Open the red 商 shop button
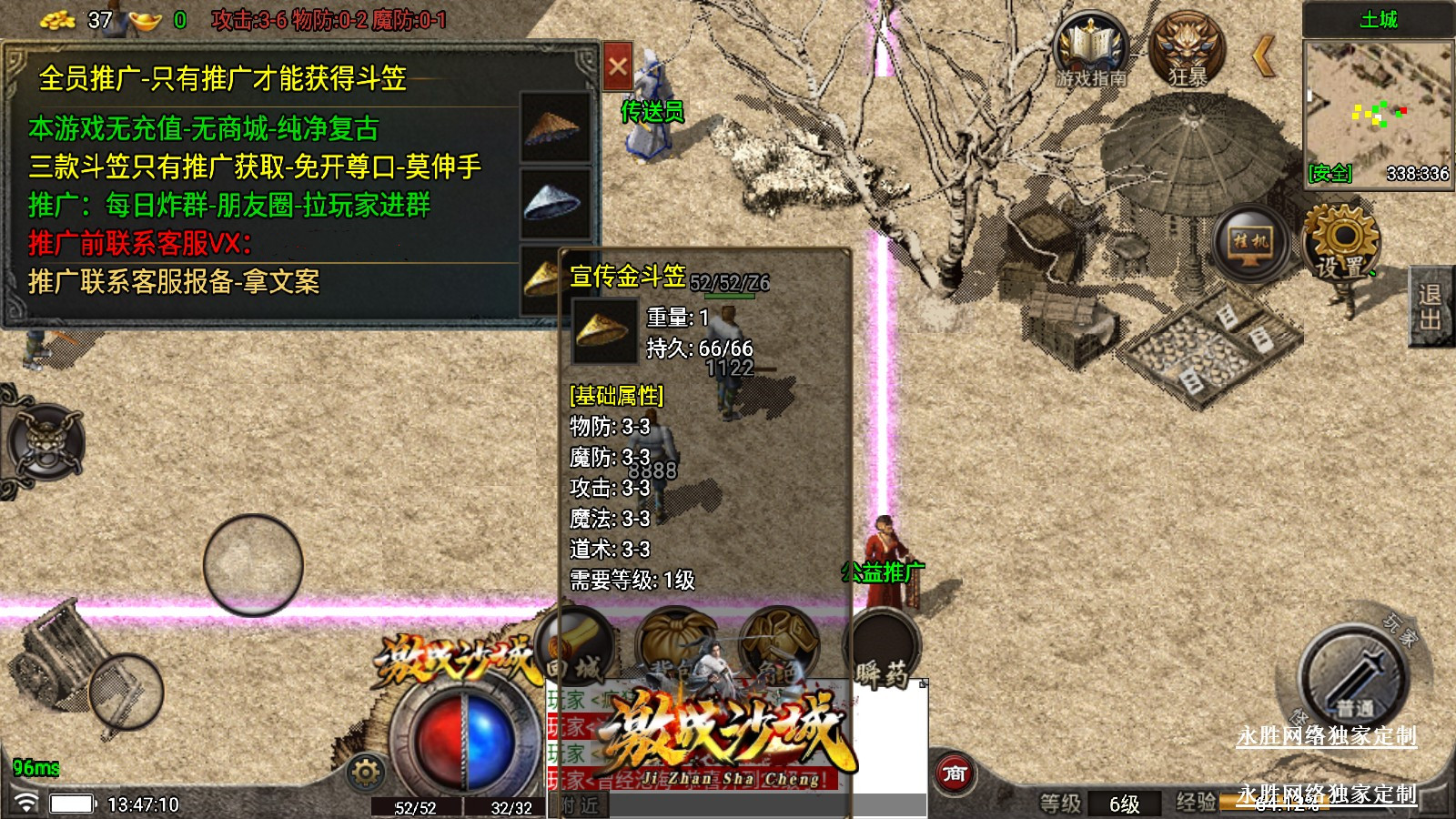Image resolution: width=1456 pixels, height=819 pixels. [954, 774]
